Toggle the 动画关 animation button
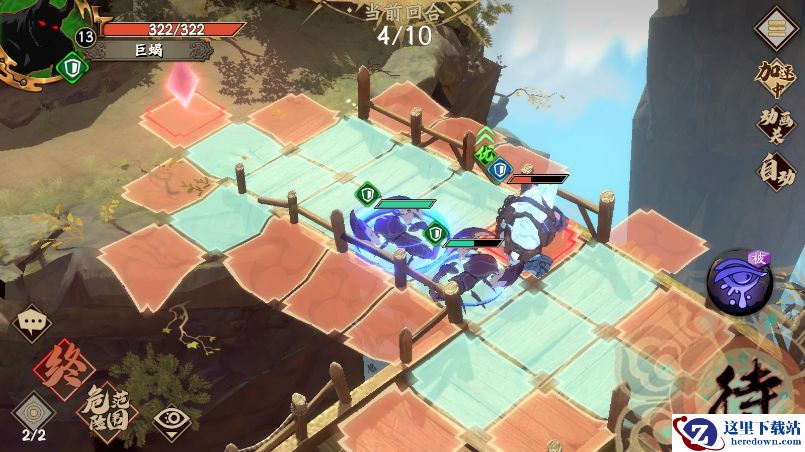This screenshot has width=805, height=452. coord(775,128)
